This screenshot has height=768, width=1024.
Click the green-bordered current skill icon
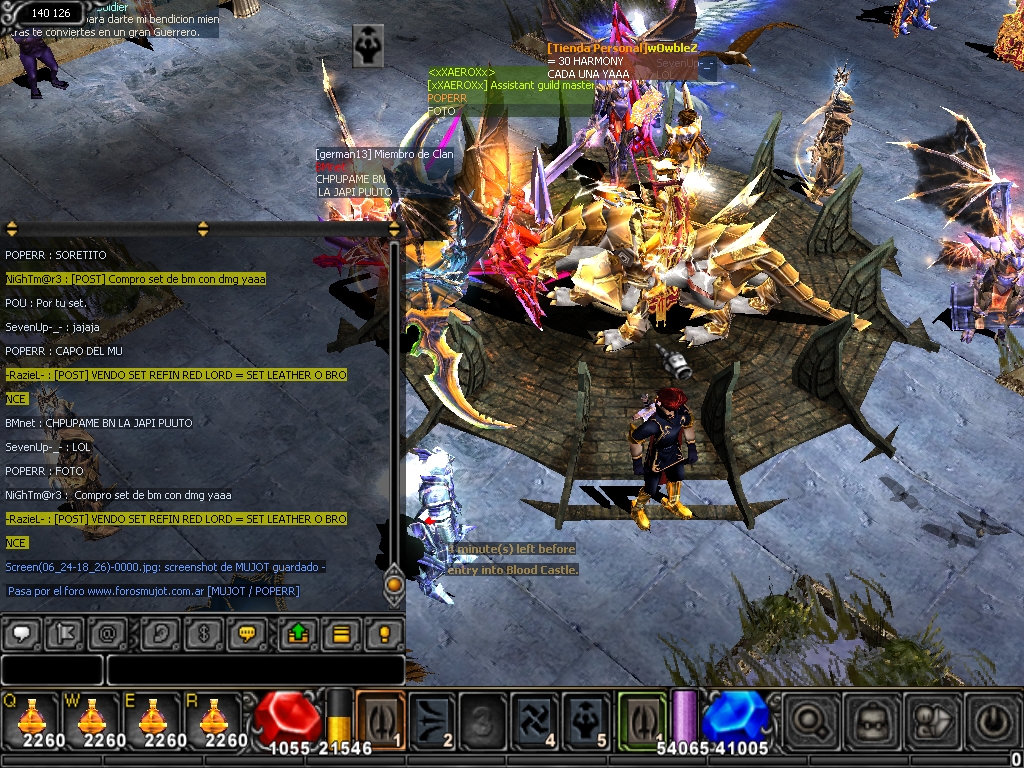point(642,718)
